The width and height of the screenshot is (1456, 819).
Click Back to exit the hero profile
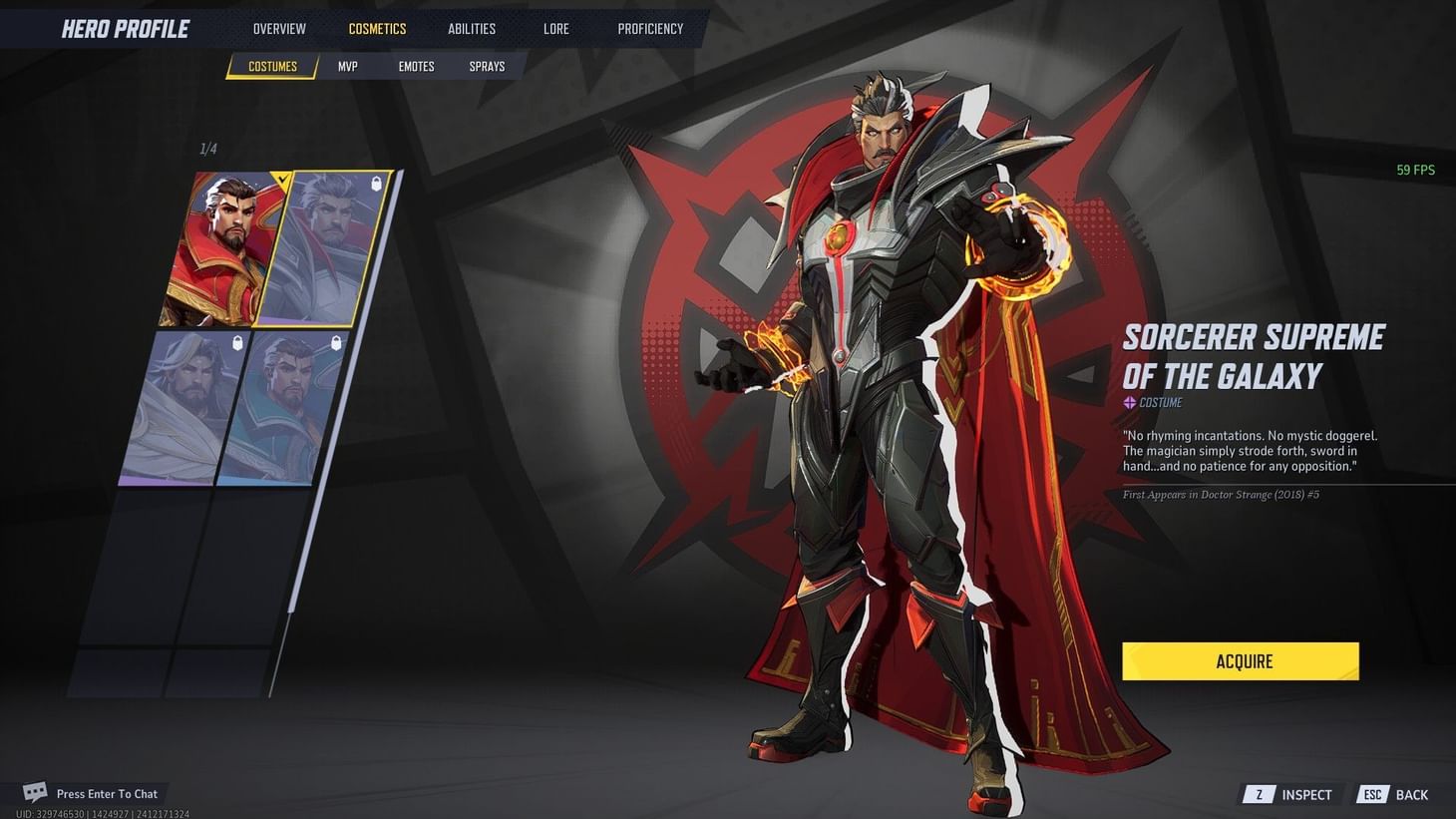1412,794
